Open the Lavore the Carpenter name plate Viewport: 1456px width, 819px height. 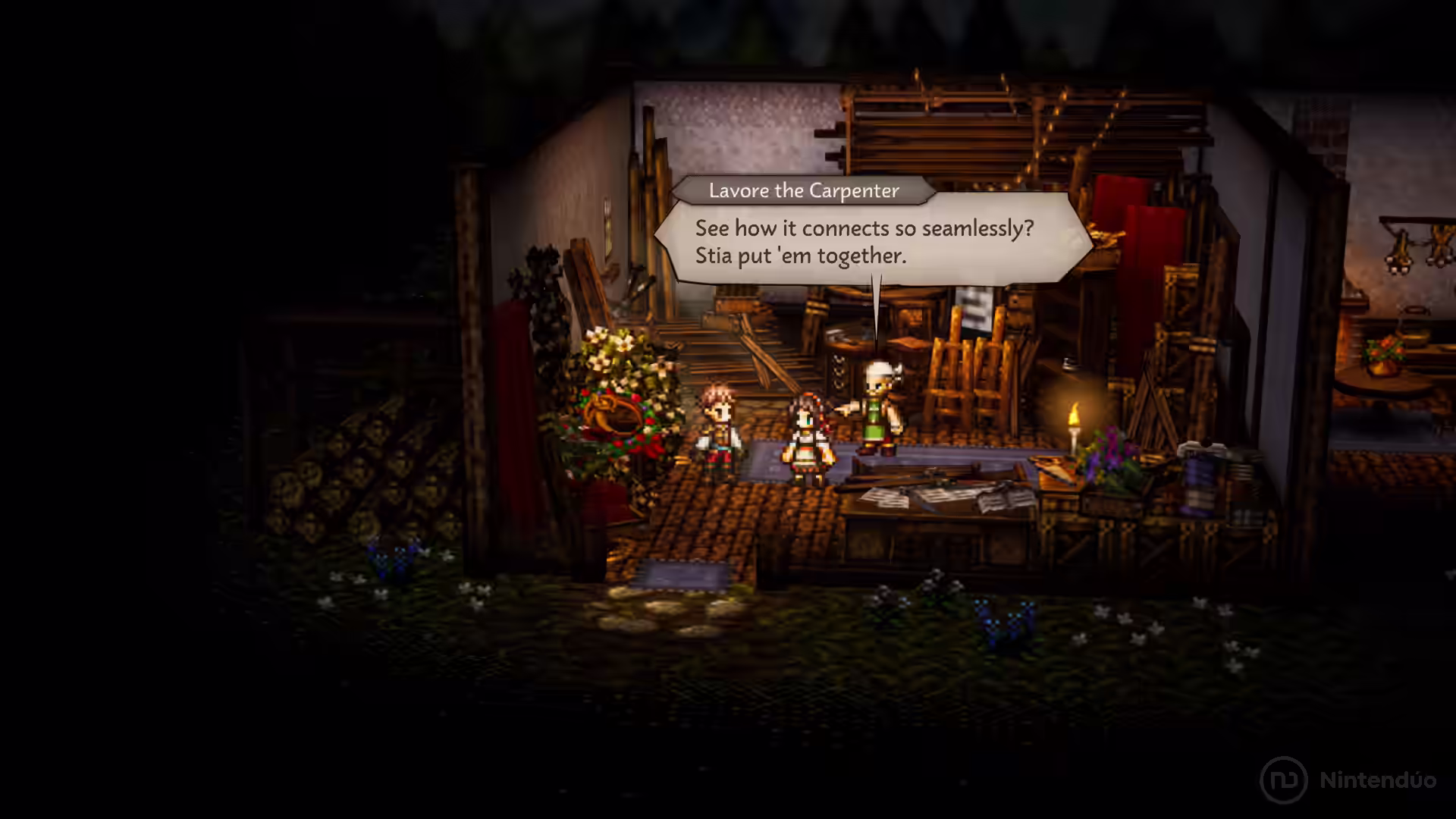point(804,191)
